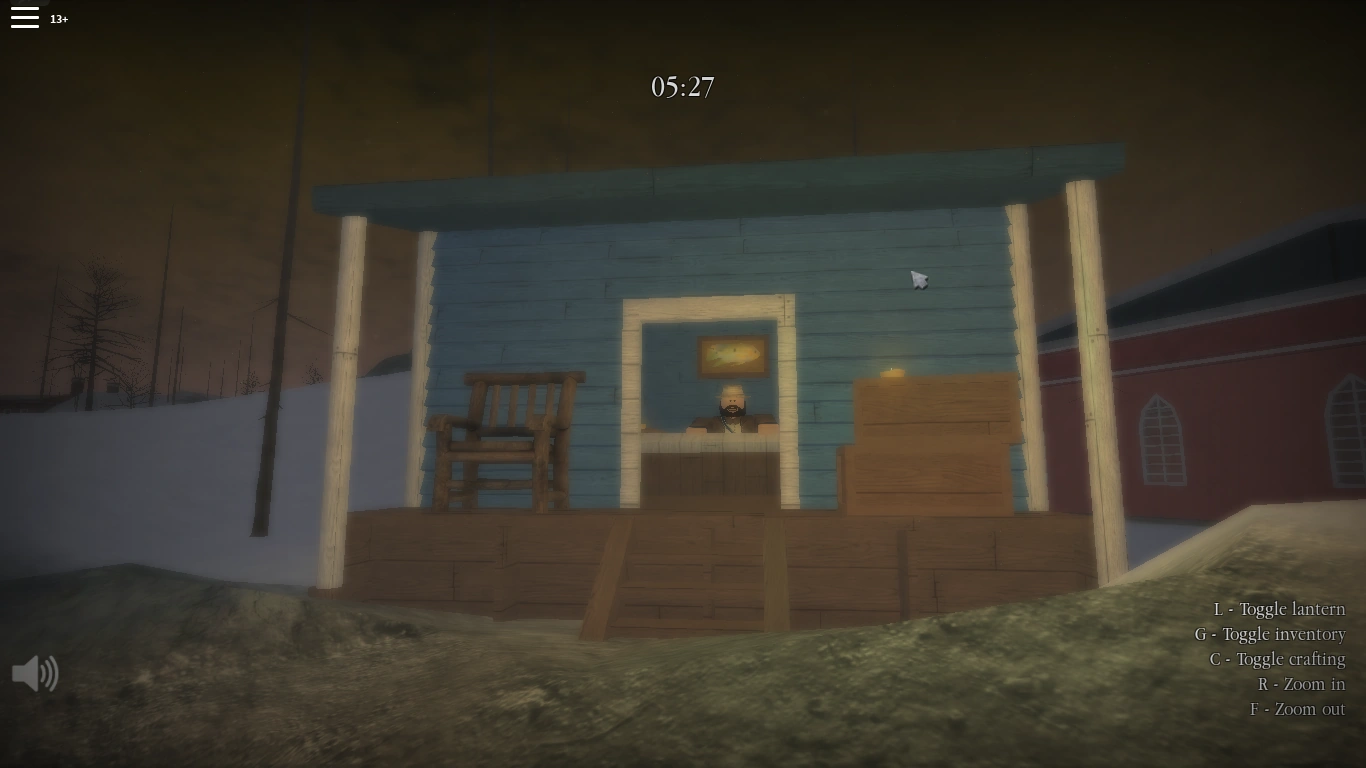Click the 'C - Toggle crafting' hint text
Viewport: 1366px width, 768px height.
pos(1277,659)
